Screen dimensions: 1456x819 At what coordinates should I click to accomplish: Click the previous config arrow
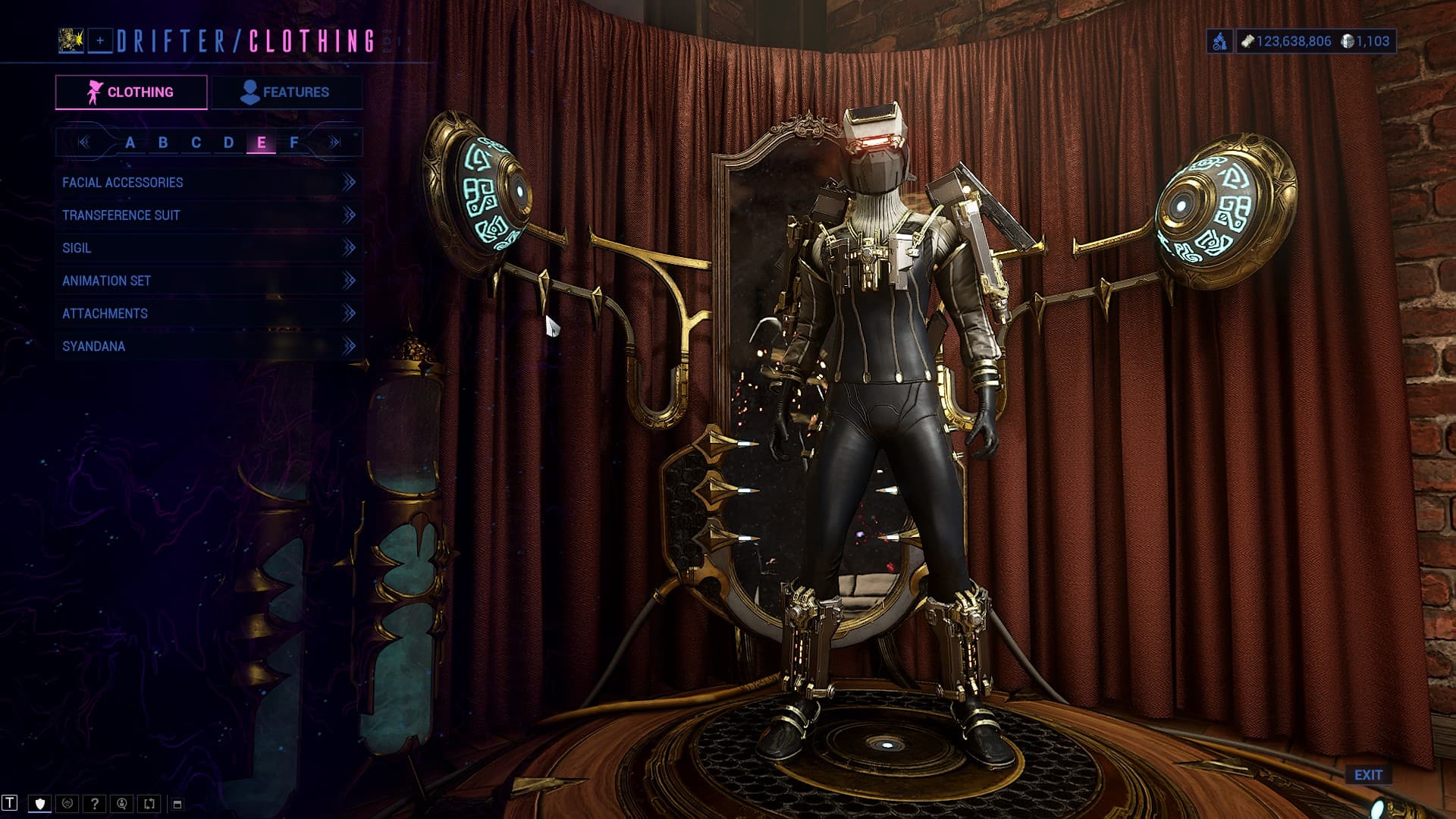click(x=83, y=143)
